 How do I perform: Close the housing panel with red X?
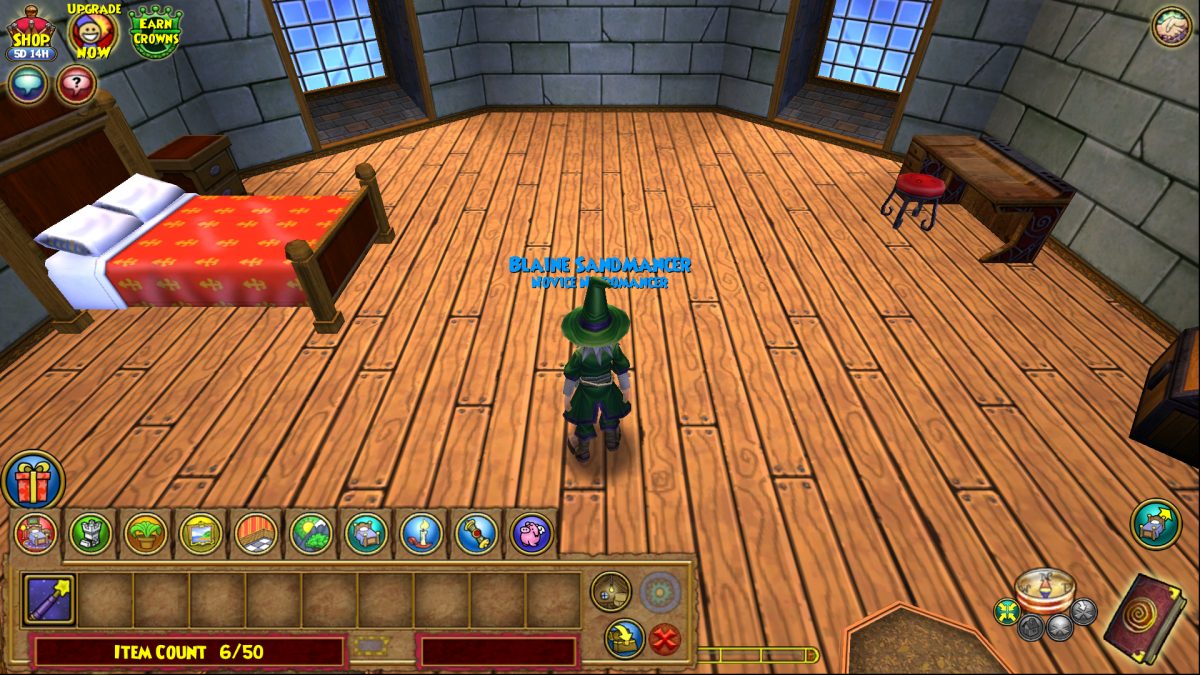tap(665, 638)
